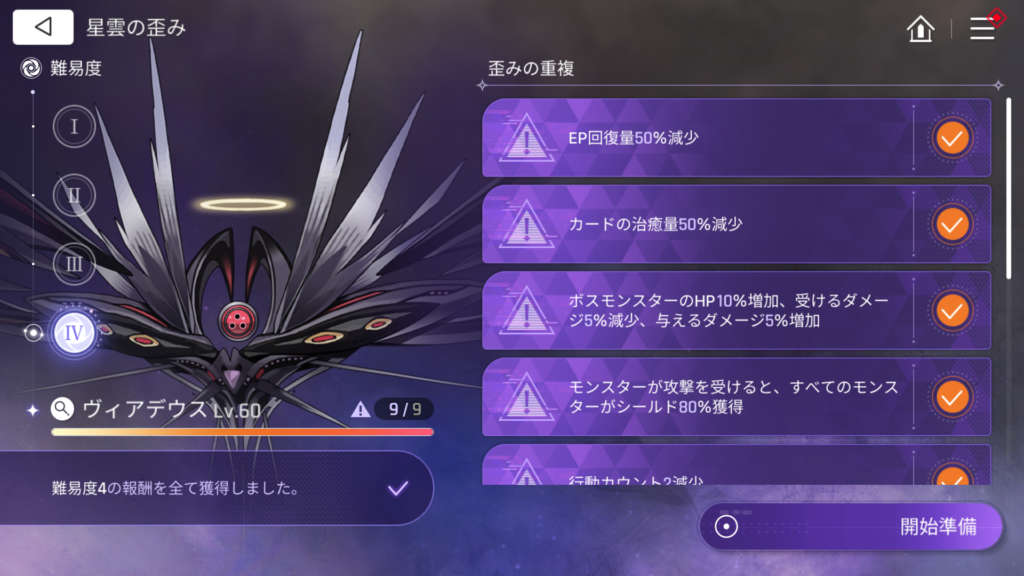Viewport: 1024px width, 576px height.
Task: Toggle the シールド80%獲得 distortion checkbox
Action: coord(952,397)
